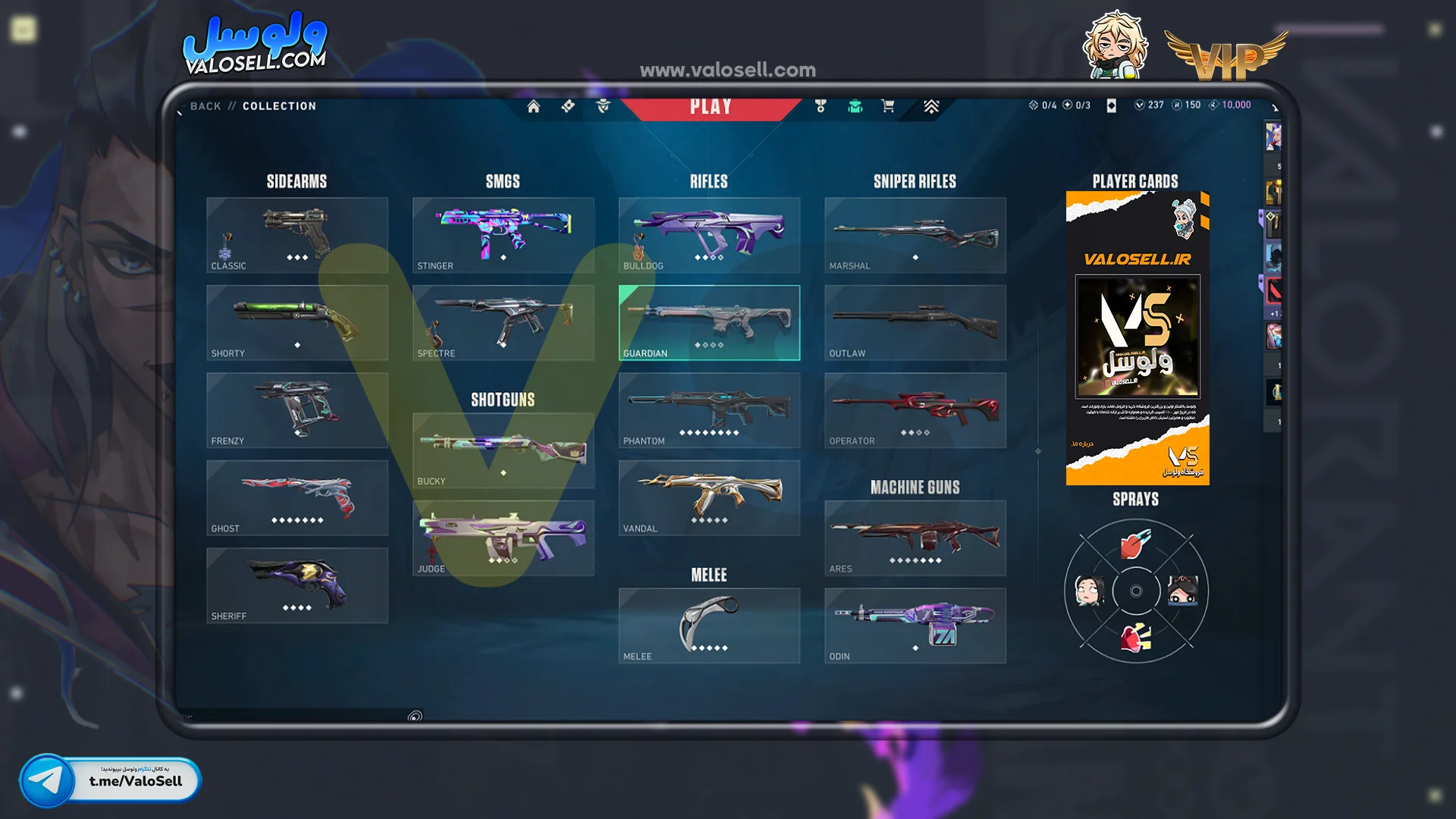Select the Bulldog rifle tile
1456x819 pixels.
(x=709, y=235)
